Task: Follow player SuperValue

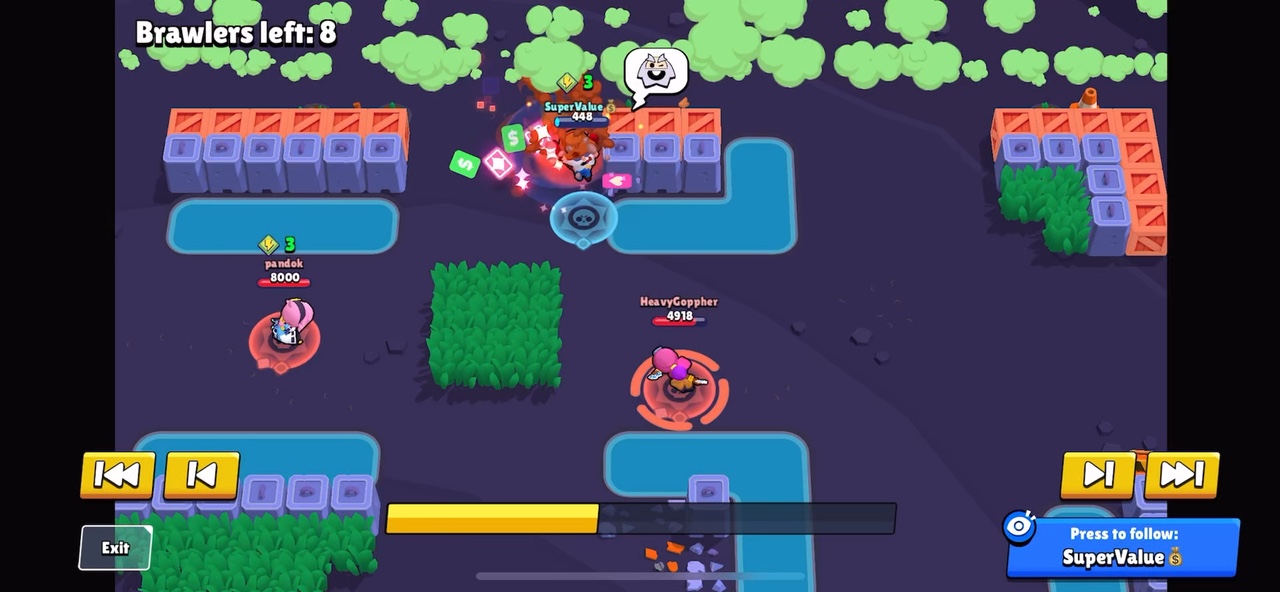Action: (1123, 547)
